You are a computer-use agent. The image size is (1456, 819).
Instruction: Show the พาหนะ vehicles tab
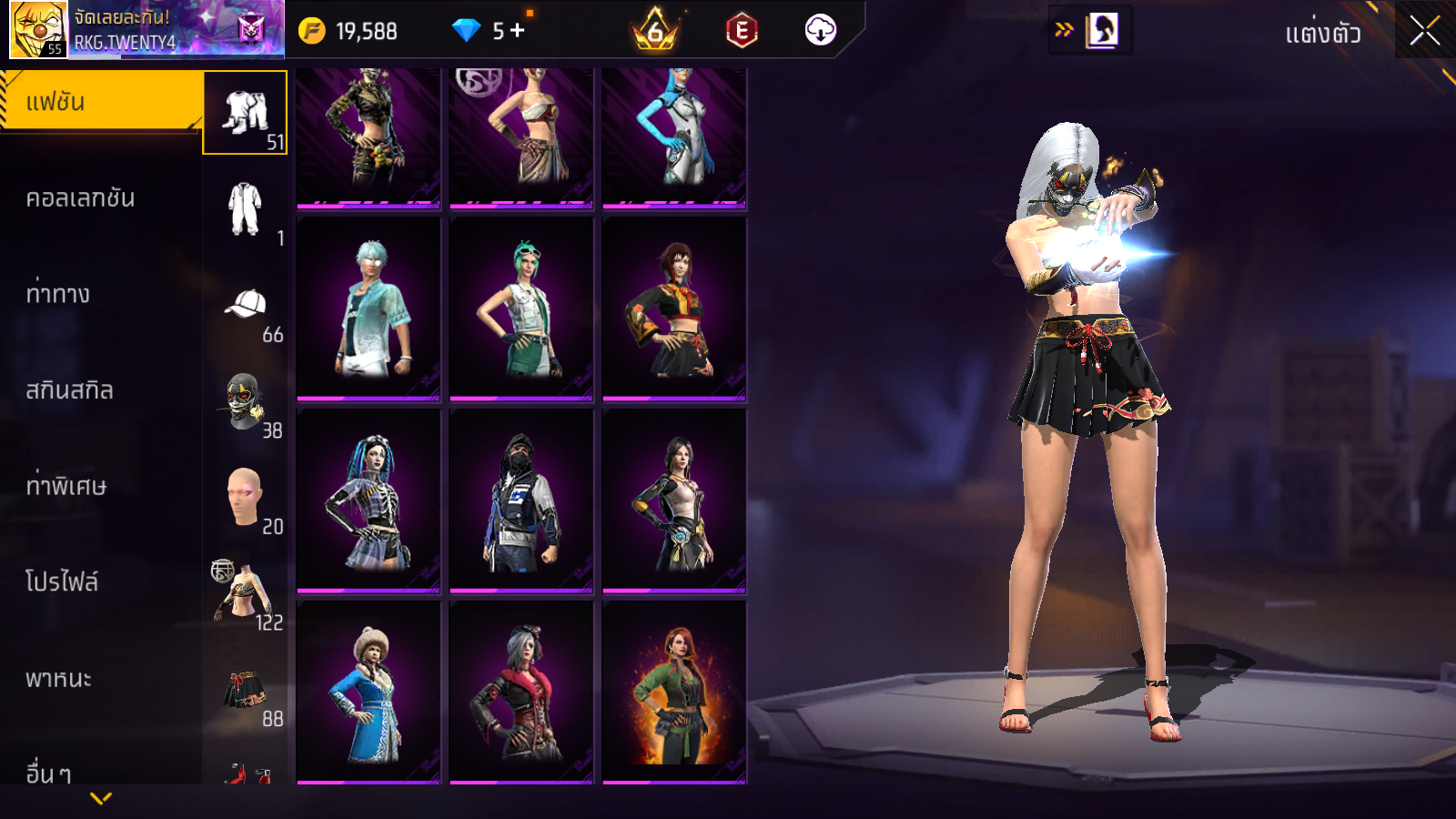(58, 679)
